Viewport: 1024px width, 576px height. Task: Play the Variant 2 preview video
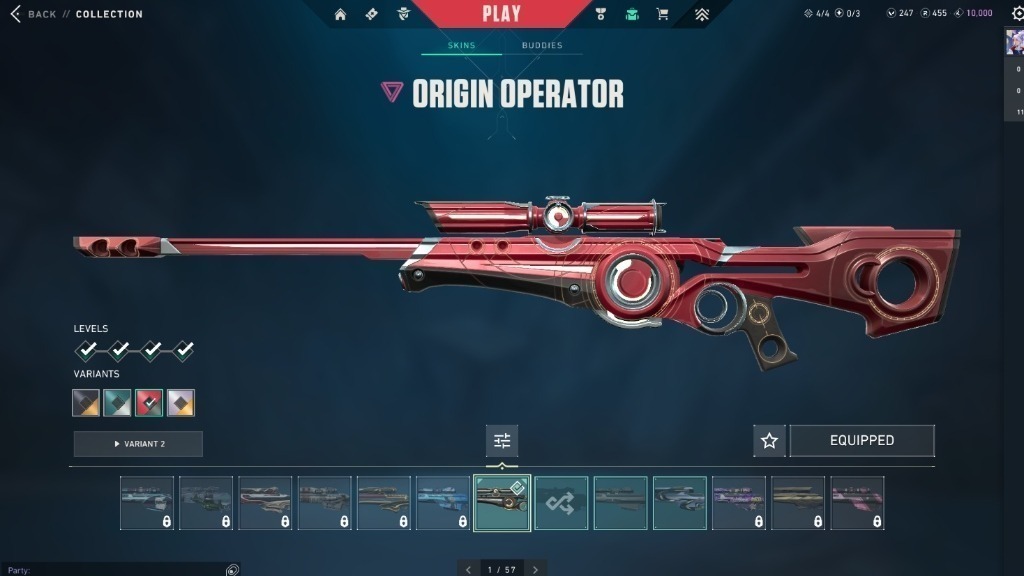[138, 444]
